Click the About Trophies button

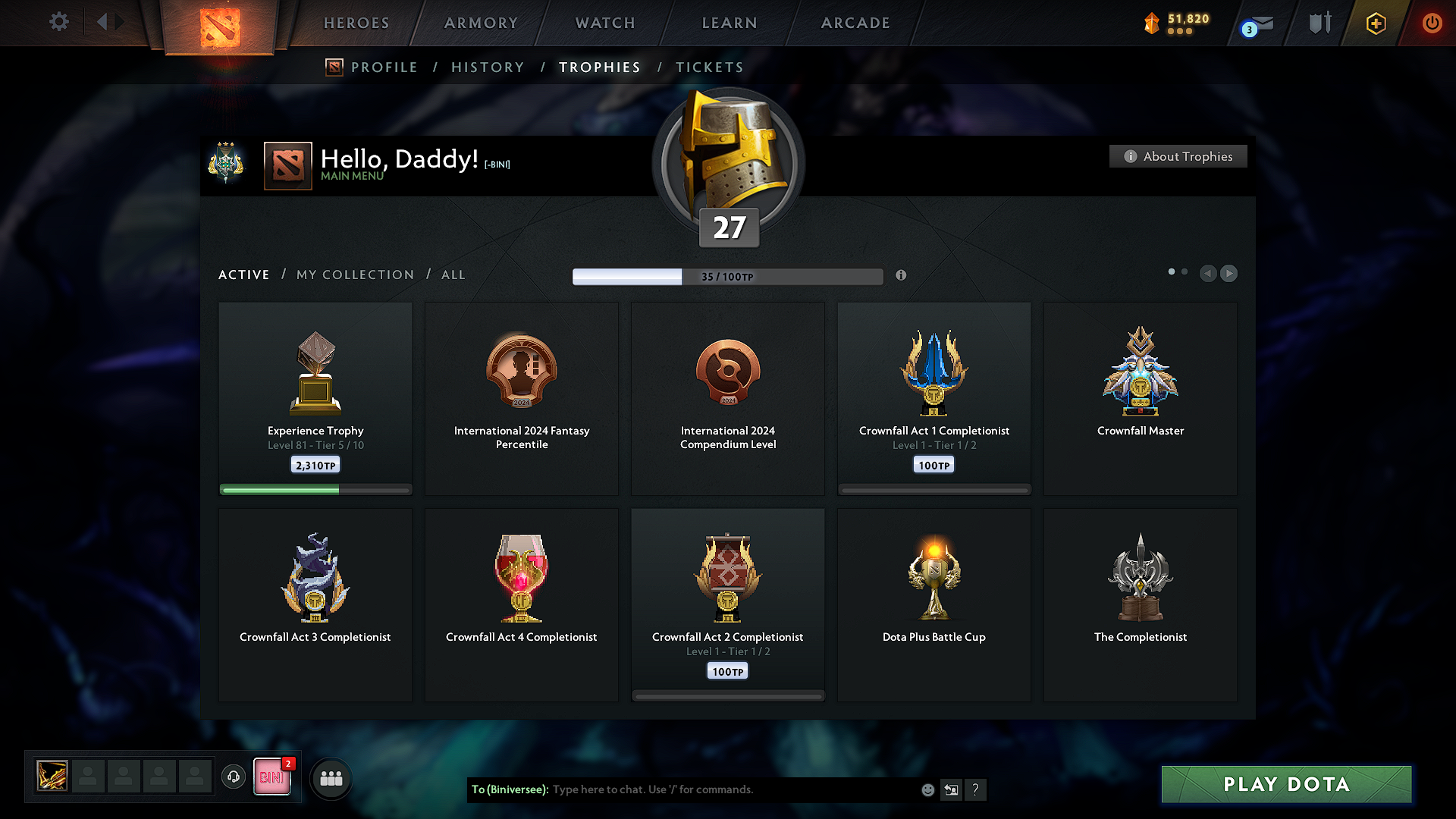click(x=1178, y=156)
